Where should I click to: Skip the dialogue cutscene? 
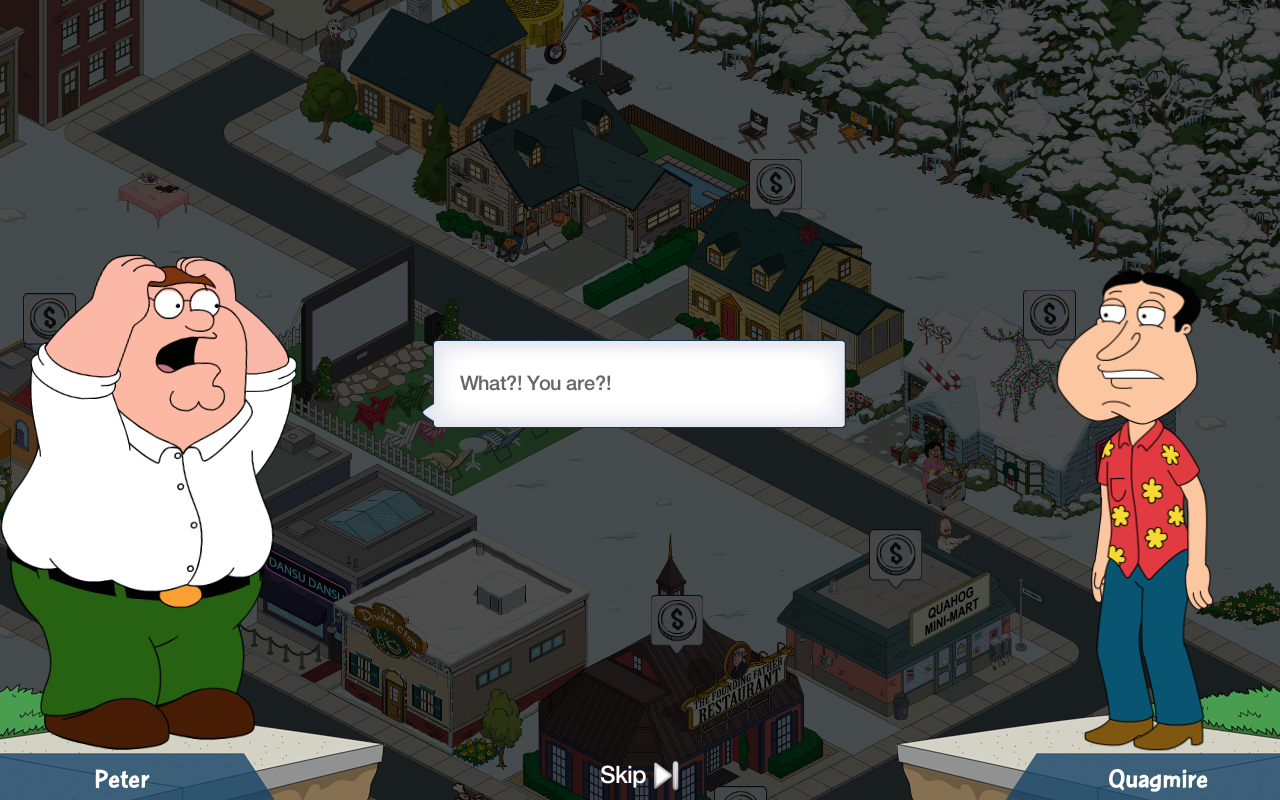(640, 775)
